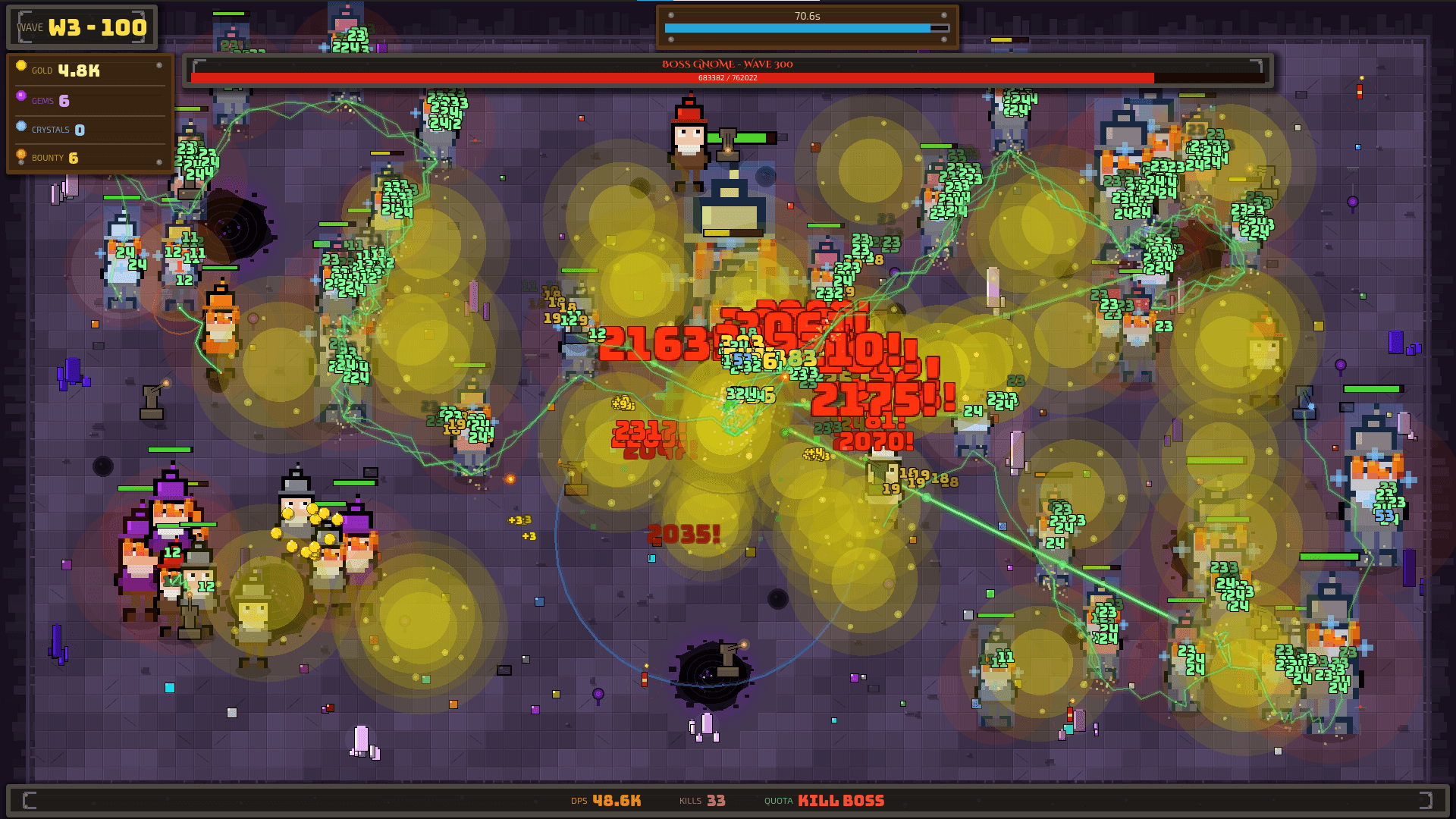Click the KILL BOSS quota label
The height and width of the screenshot is (819, 1456).
[841, 800]
